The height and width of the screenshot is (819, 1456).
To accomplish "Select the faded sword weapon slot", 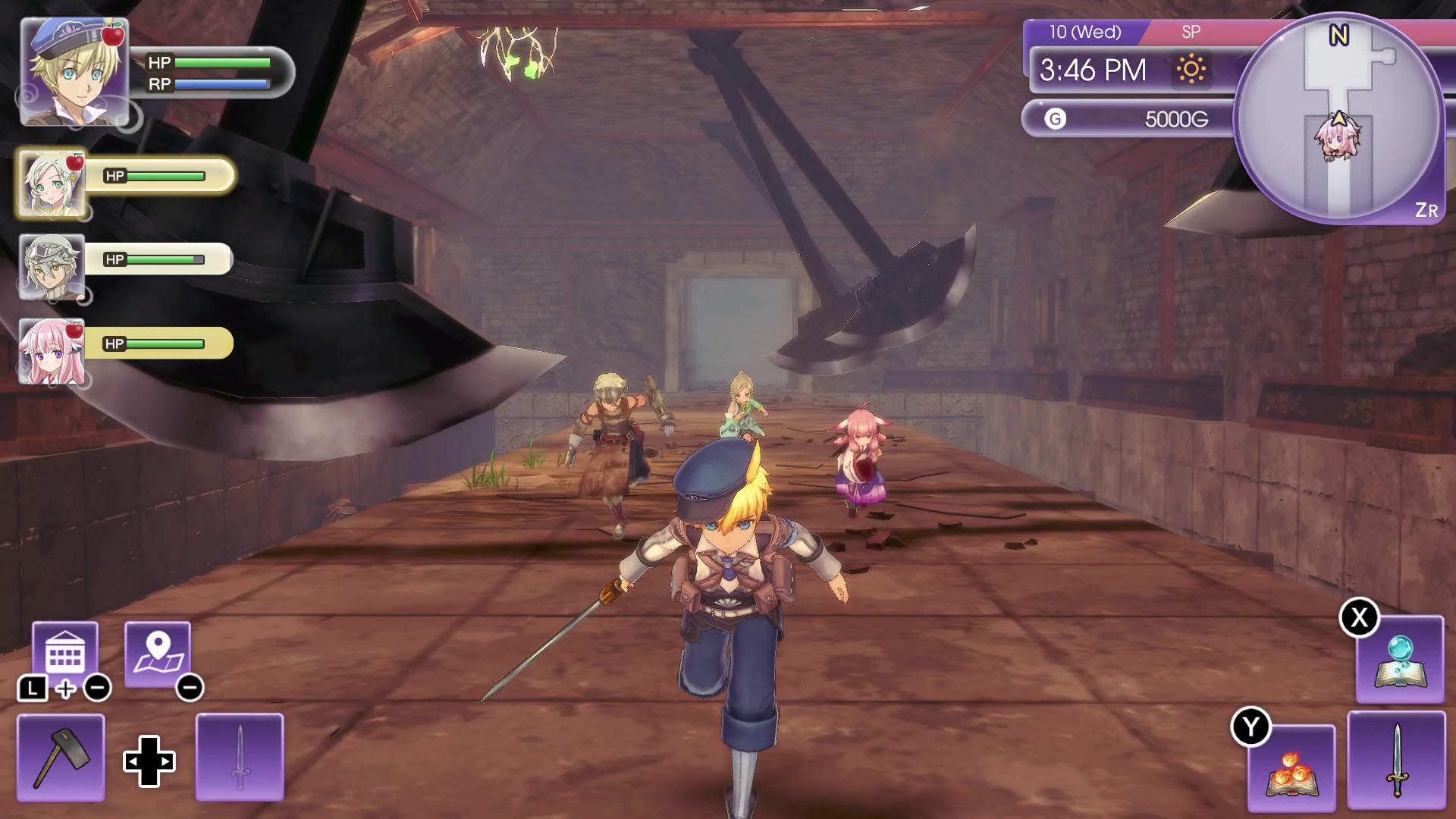I will (240, 757).
